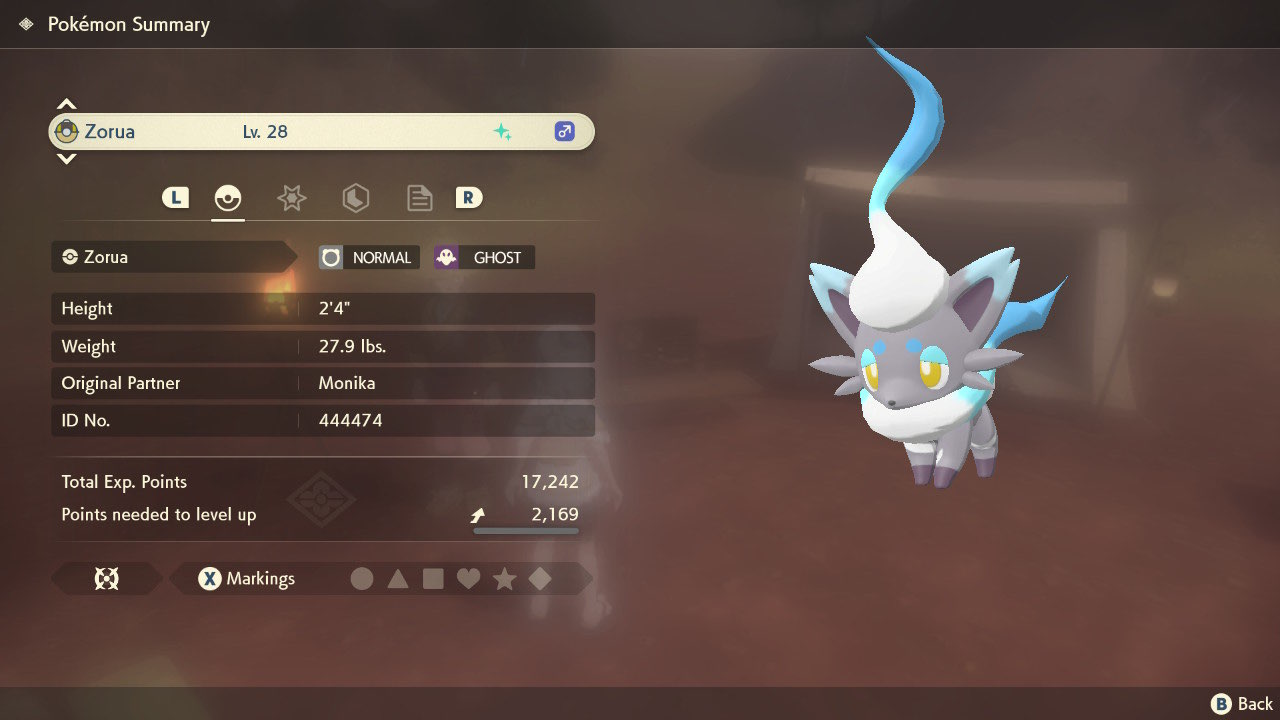
Task: Select the GHOST type badge
Action: 483,257
